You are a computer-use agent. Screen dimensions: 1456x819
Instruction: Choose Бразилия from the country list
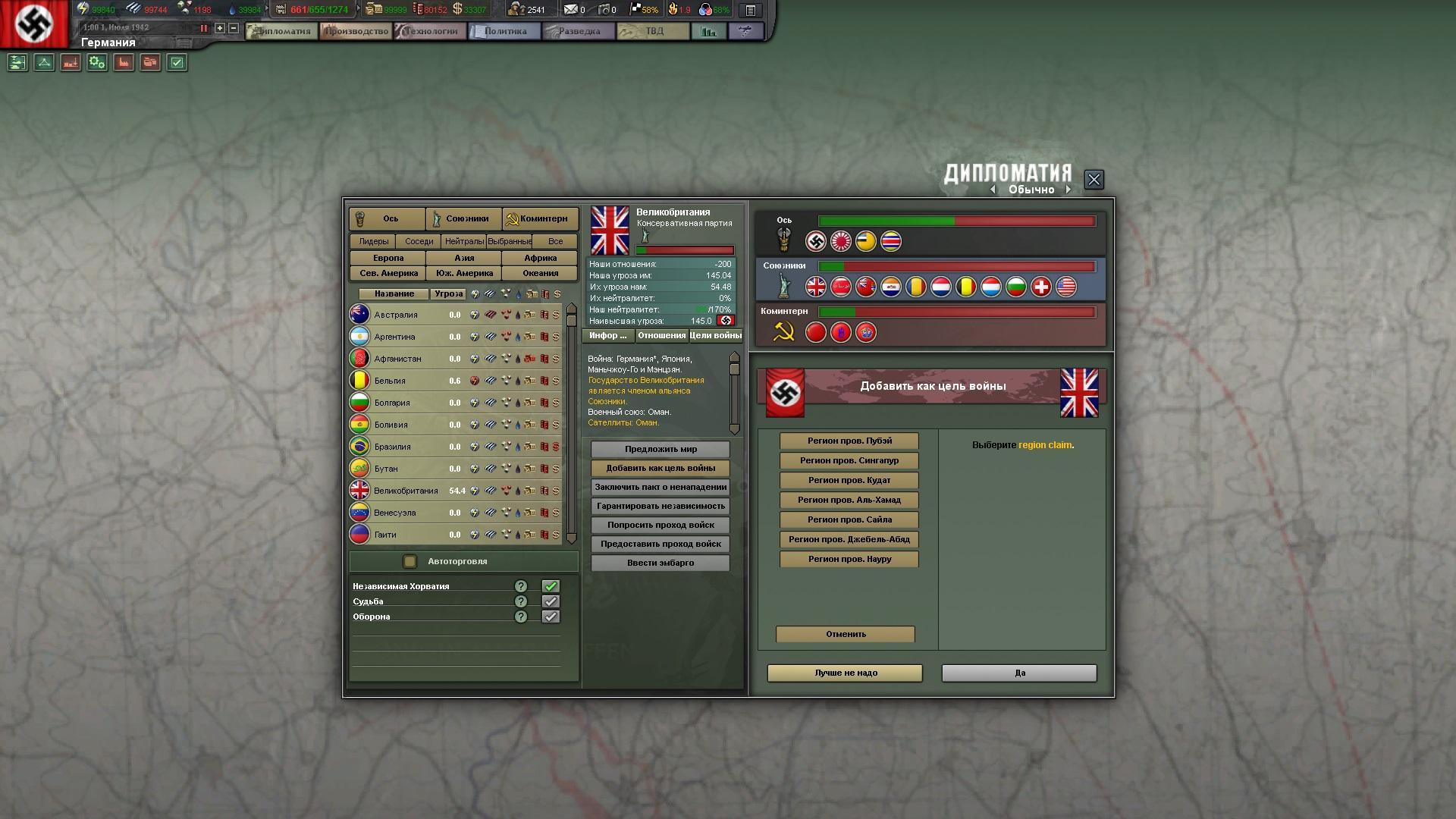pyautogui.click(x=392, y=447)
